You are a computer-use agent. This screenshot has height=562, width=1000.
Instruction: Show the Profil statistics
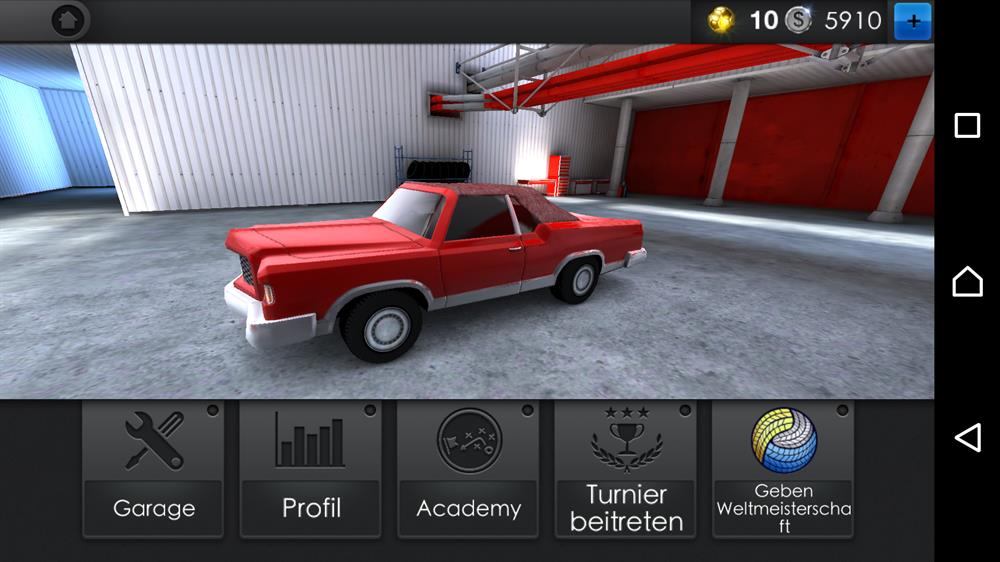click(x=311, y=470)
